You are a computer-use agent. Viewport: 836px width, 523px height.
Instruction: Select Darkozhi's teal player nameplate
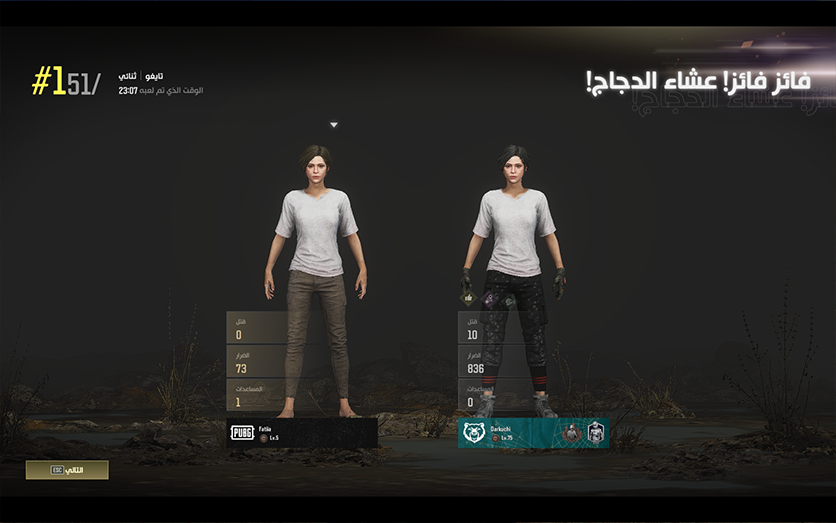(520, 433)
